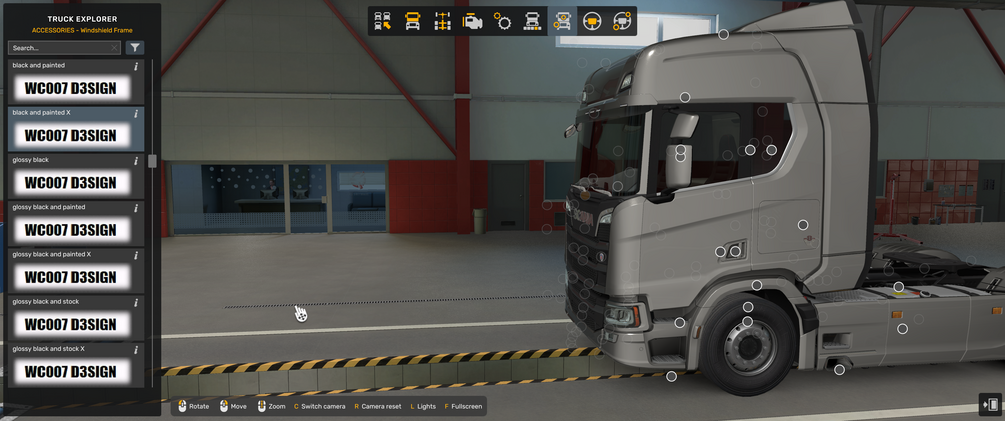Open the transmission gear category
1005x421 pixels.
pos(502,21)
